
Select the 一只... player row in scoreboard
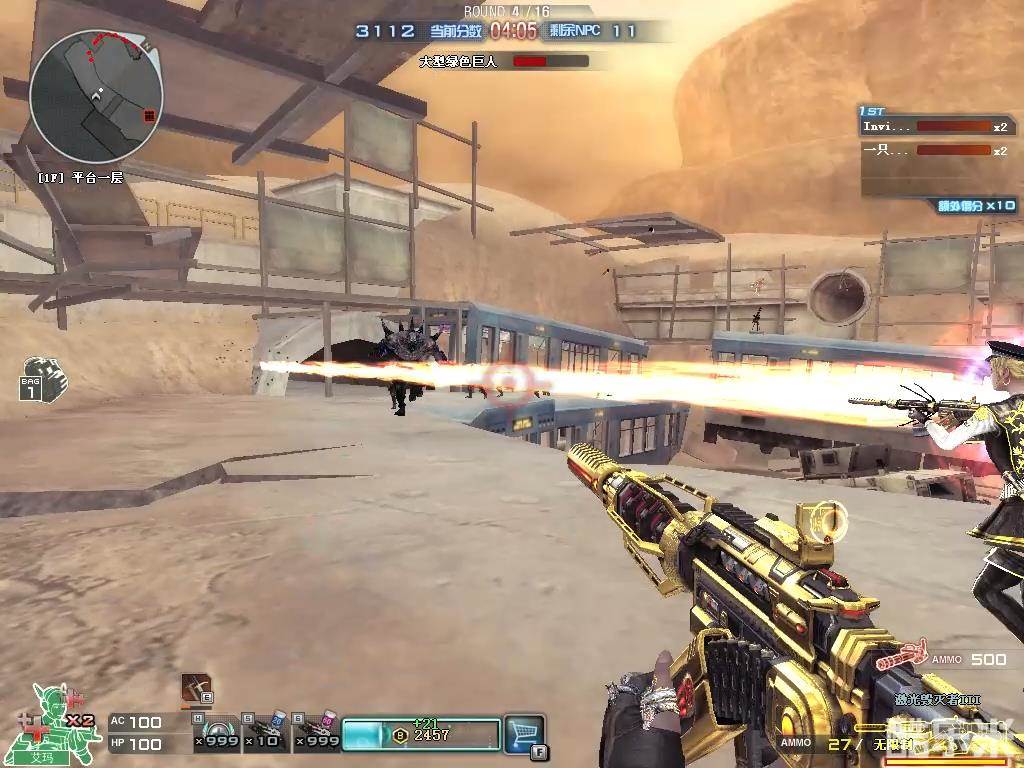coord(934,150)
